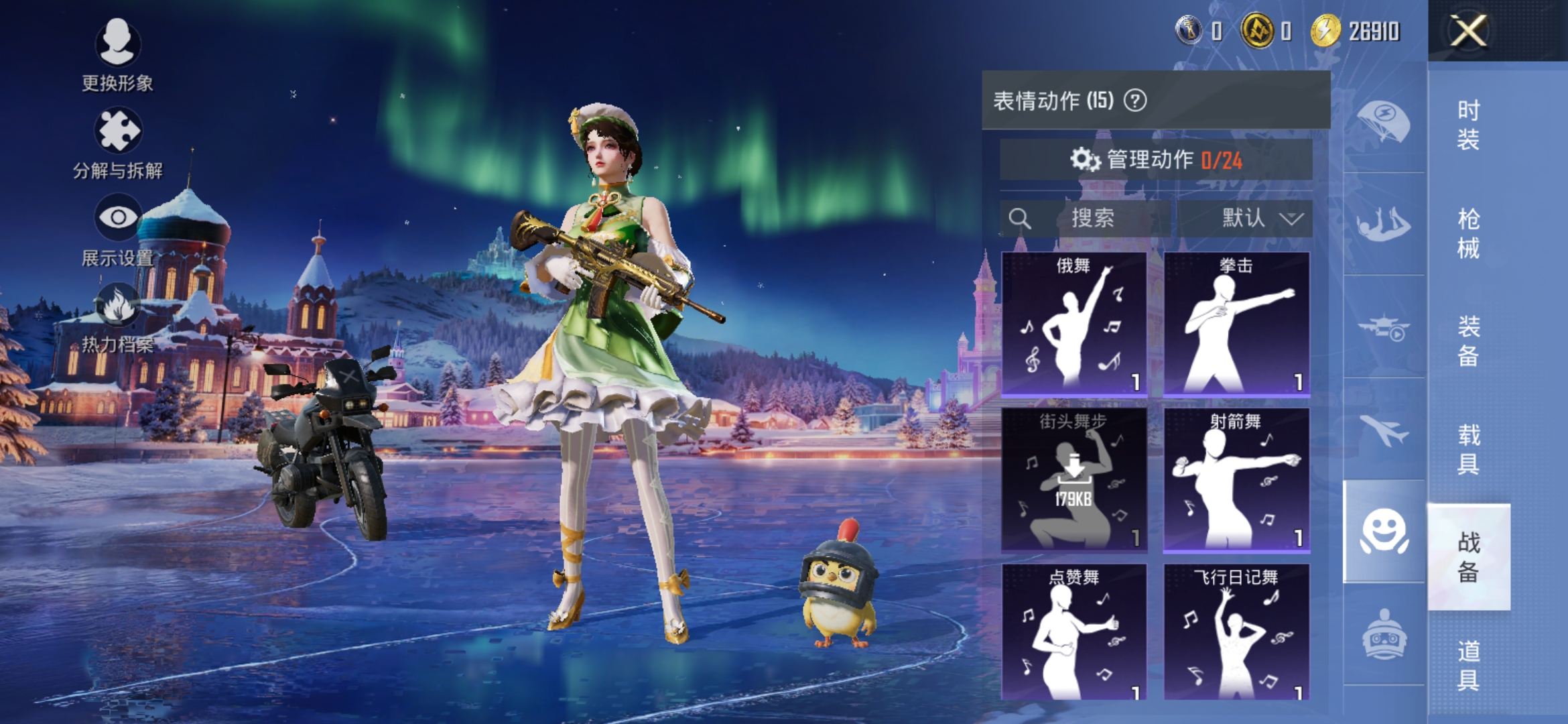Switch to the 装备 equipment tab

tap(1468, 341)
